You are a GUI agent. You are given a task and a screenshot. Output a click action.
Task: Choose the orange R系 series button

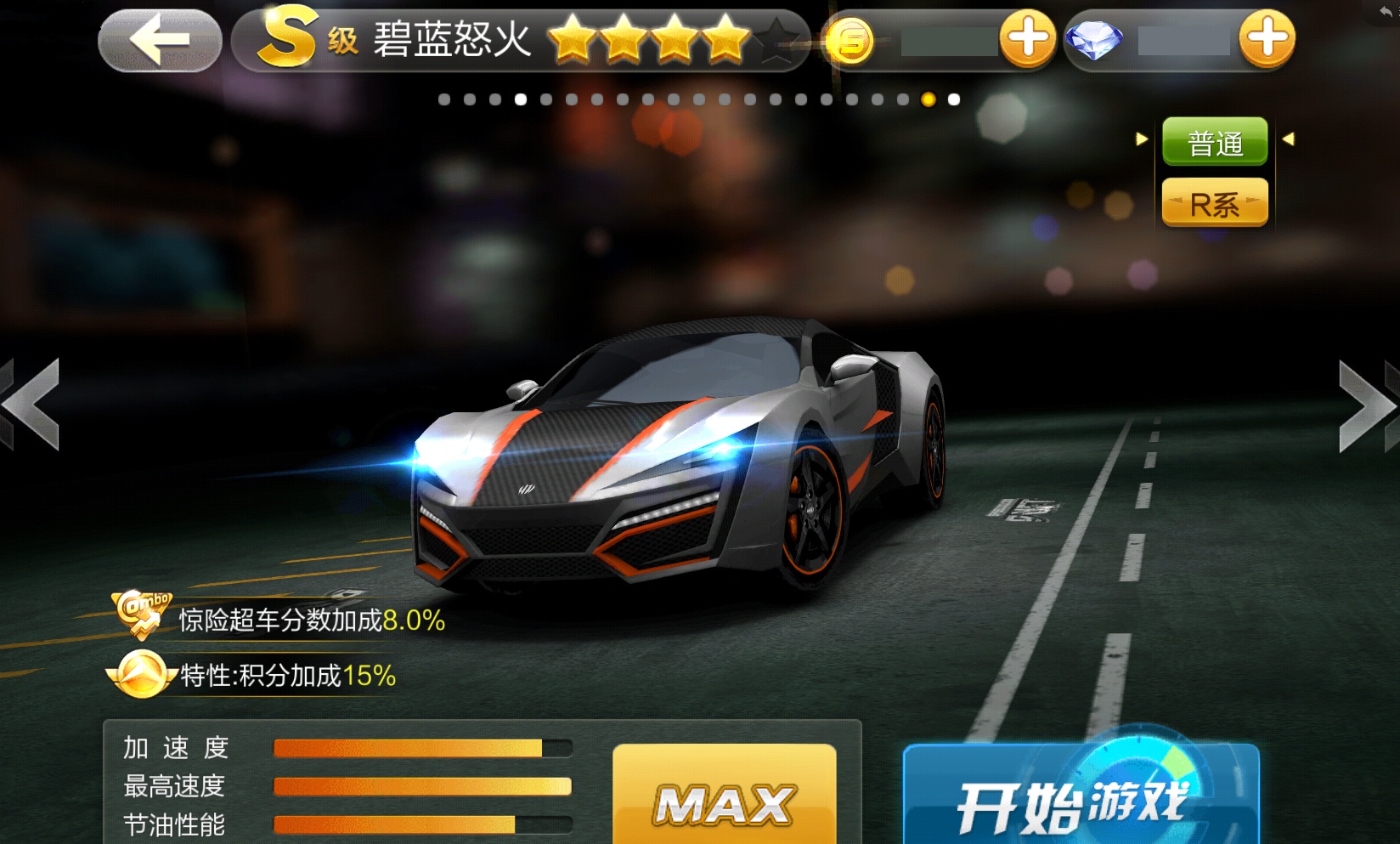(1215, 204)
